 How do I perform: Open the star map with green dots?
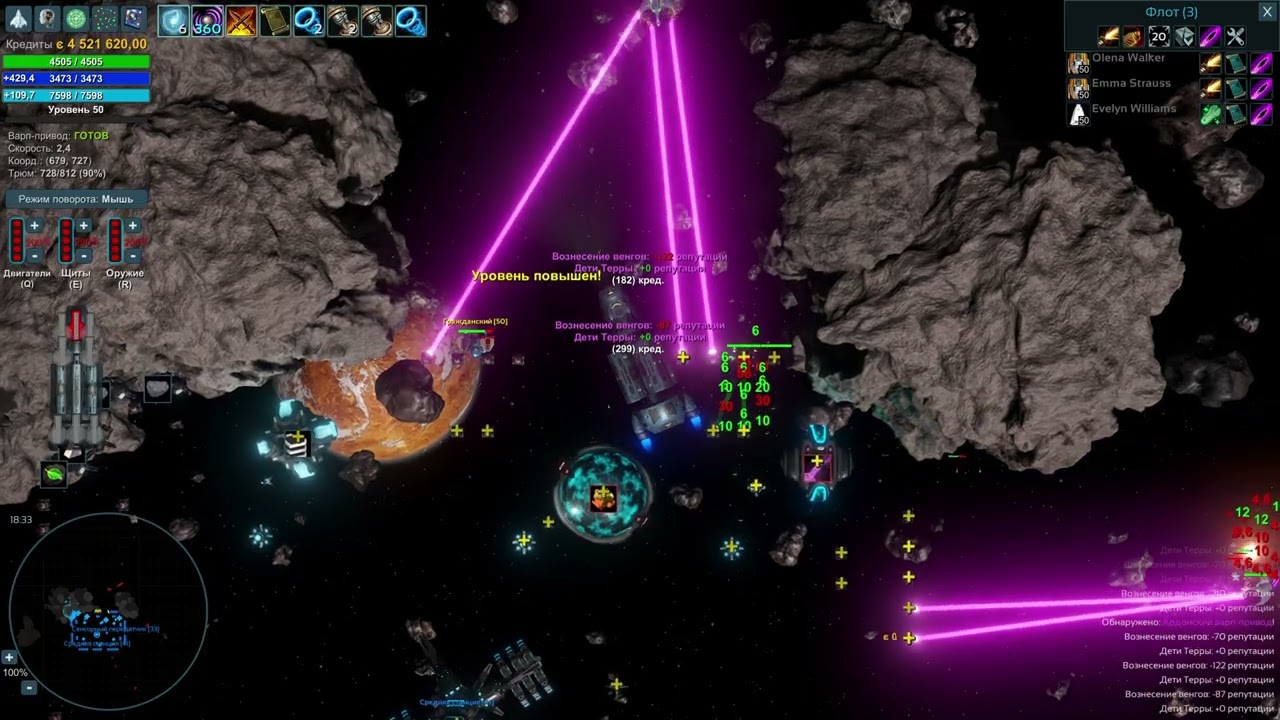pos(105,18)
